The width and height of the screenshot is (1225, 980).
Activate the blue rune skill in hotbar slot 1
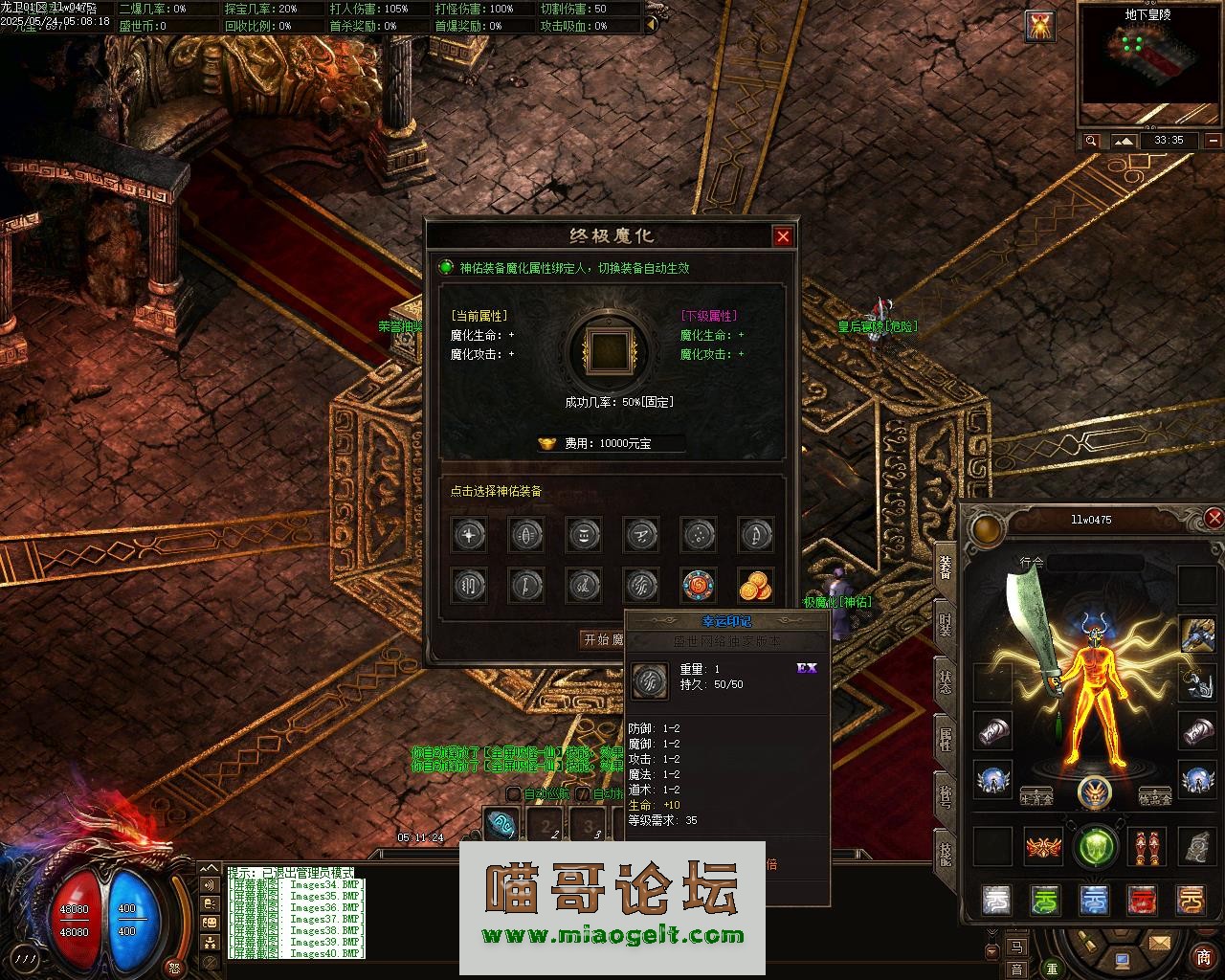[x=501, y=823]
